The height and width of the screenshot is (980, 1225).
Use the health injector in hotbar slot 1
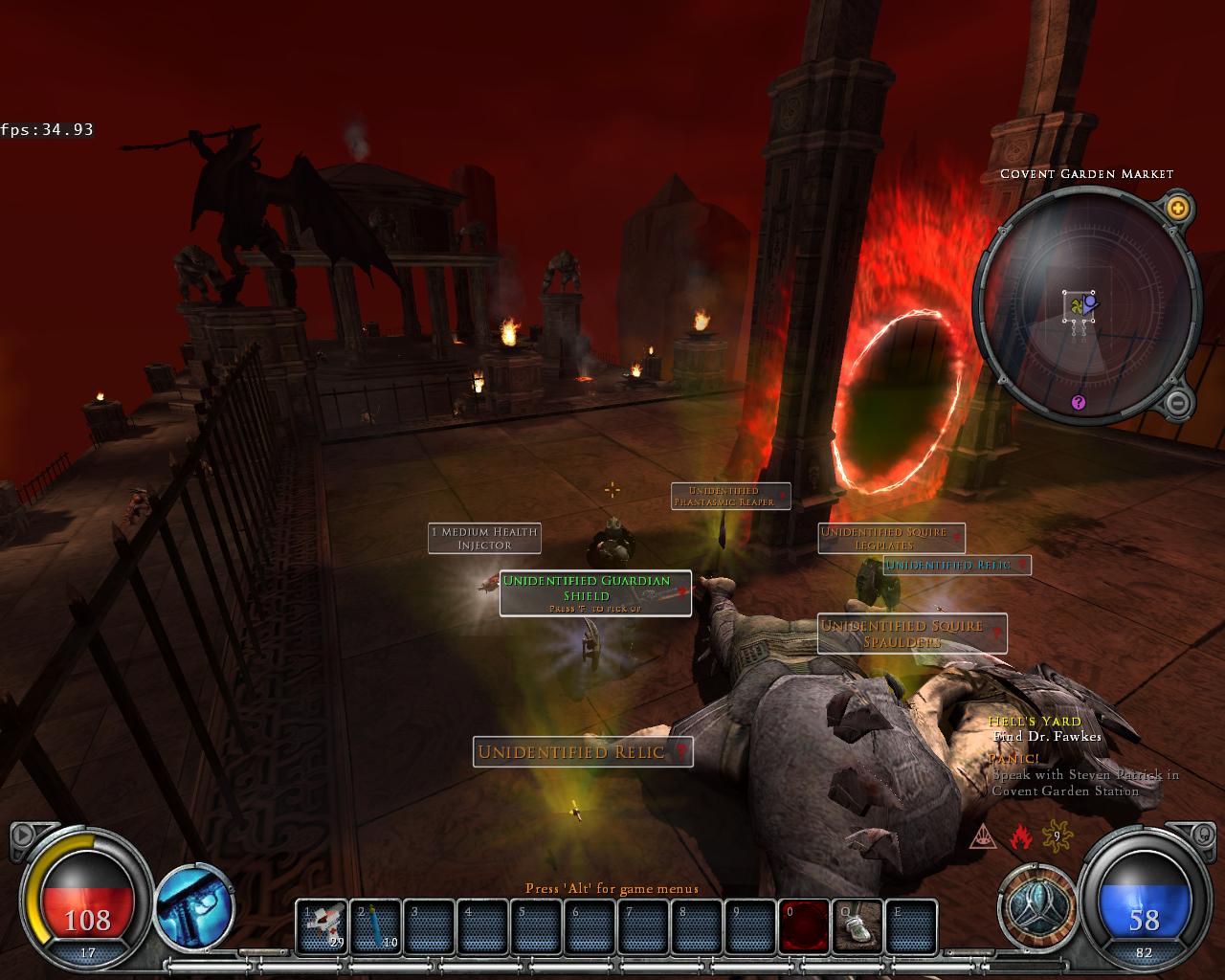[x=321, y=926]
